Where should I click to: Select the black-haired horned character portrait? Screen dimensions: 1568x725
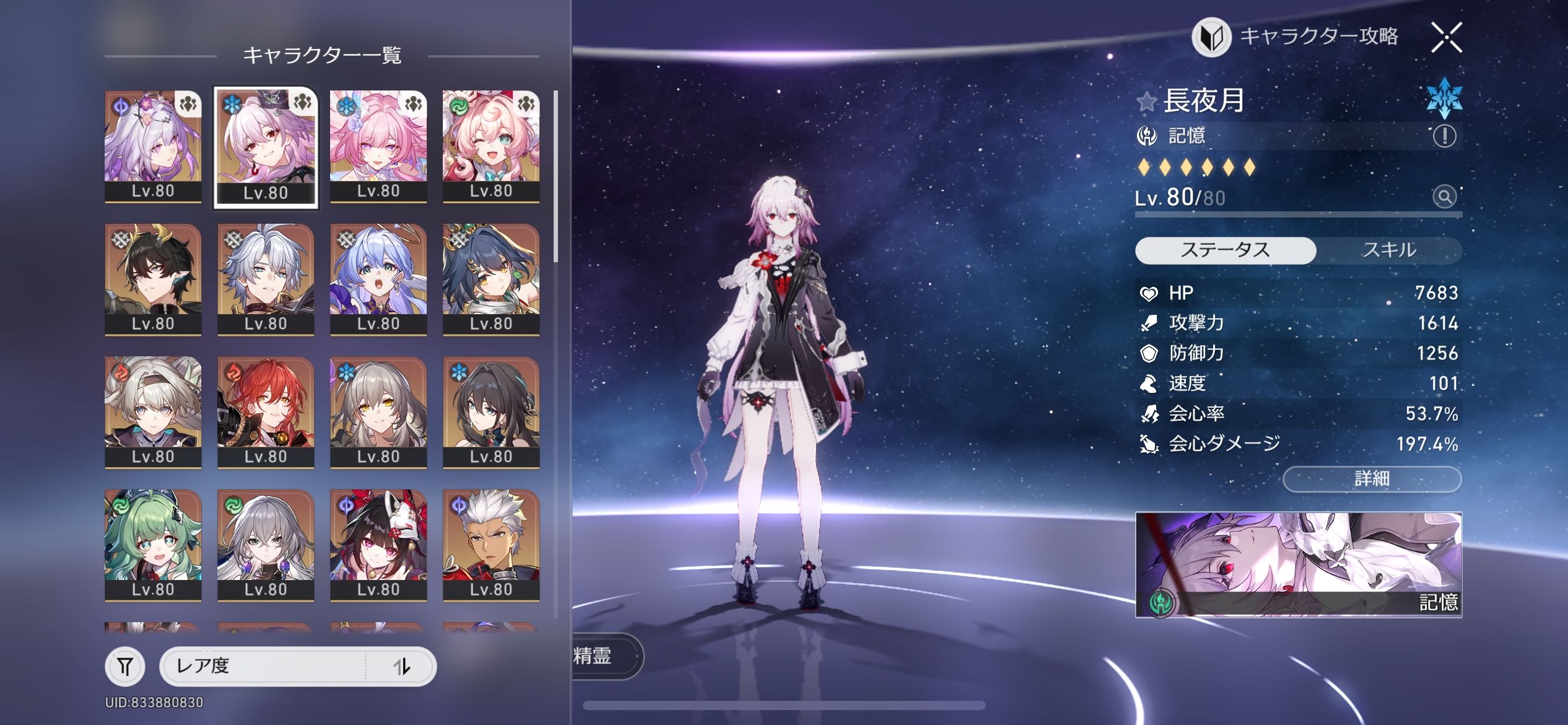click(x=153, y=279)
